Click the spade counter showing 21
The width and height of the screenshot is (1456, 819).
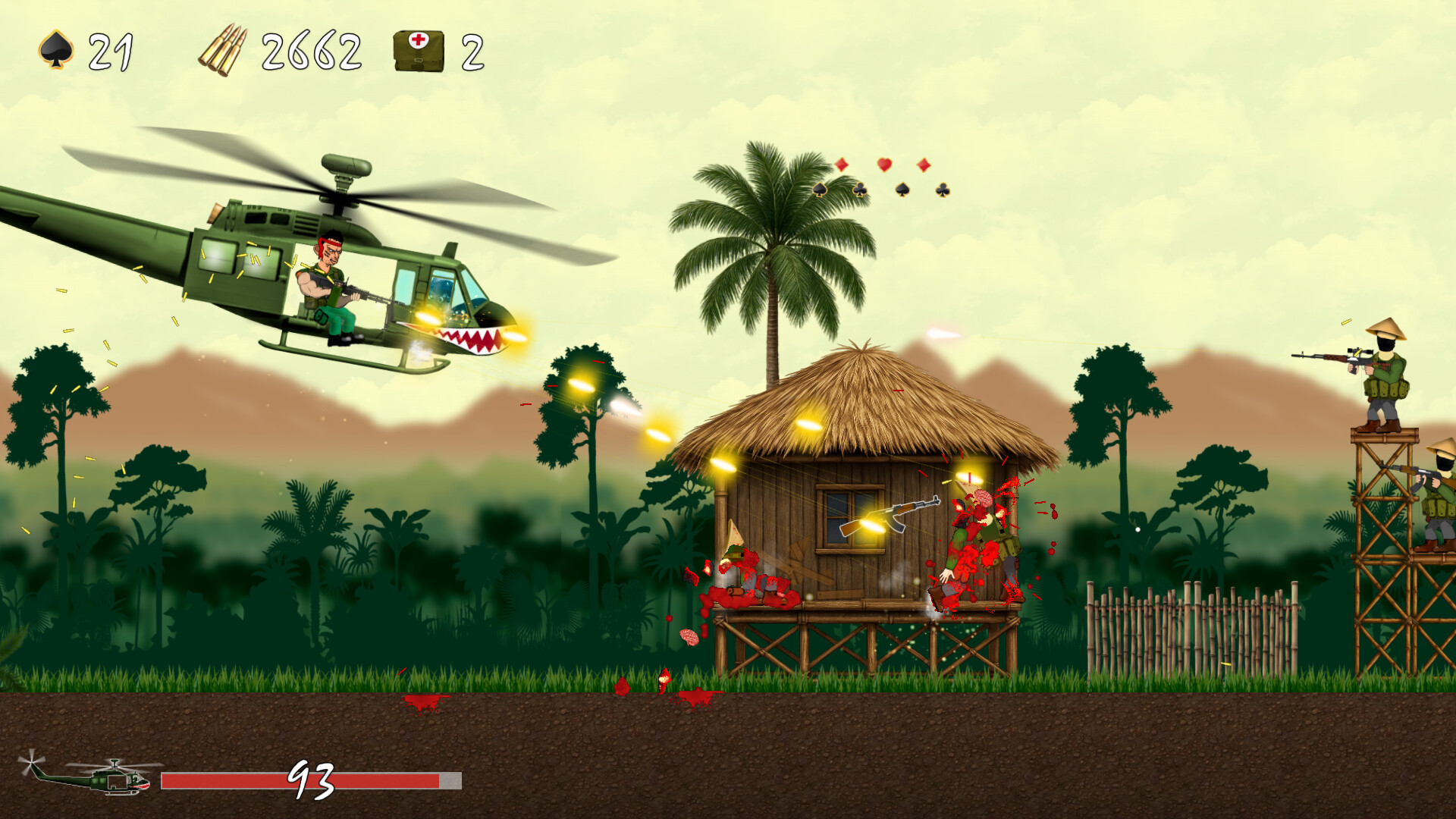(111, 52)
